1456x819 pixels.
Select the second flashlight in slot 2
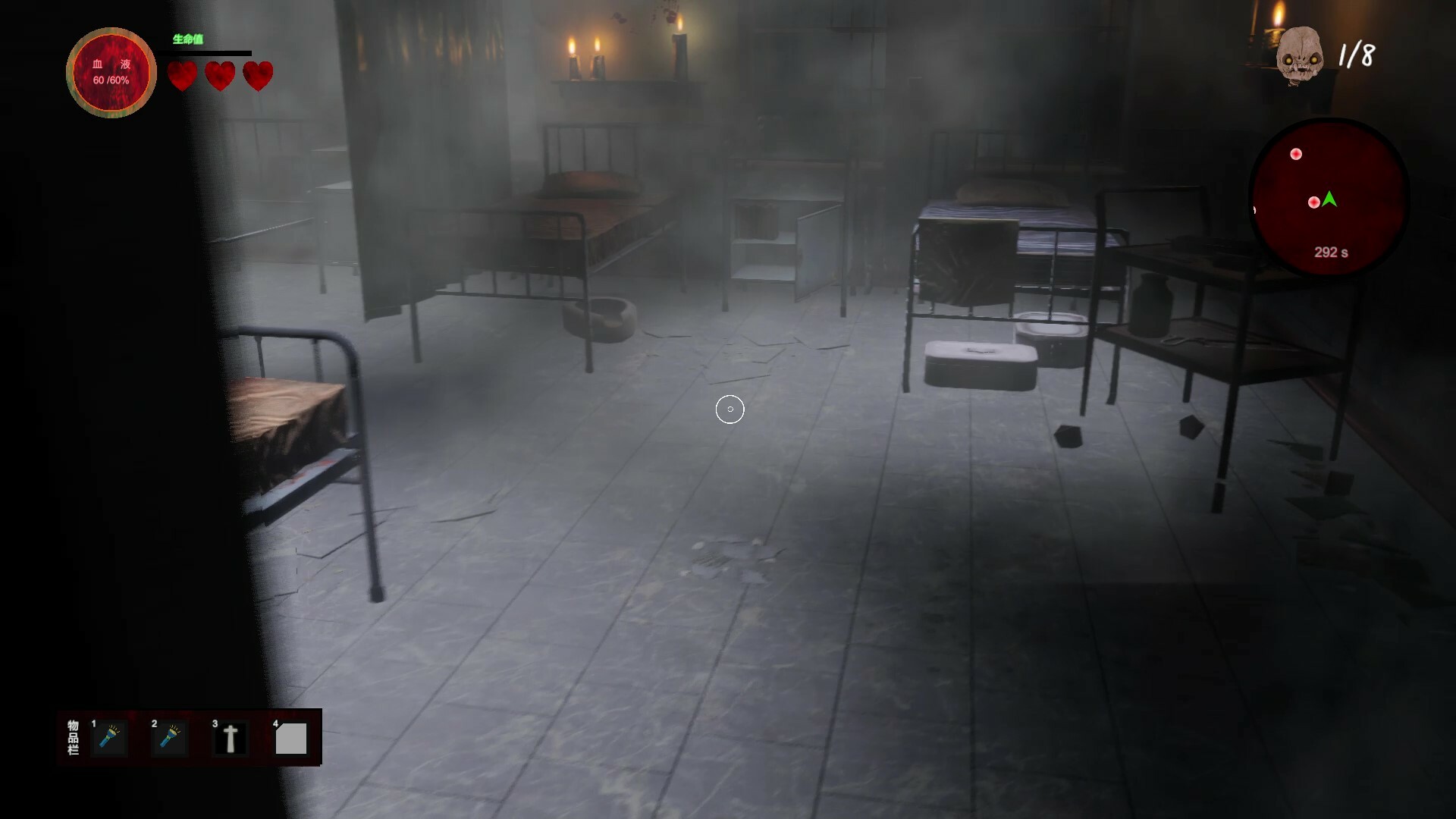click(170, 737)
